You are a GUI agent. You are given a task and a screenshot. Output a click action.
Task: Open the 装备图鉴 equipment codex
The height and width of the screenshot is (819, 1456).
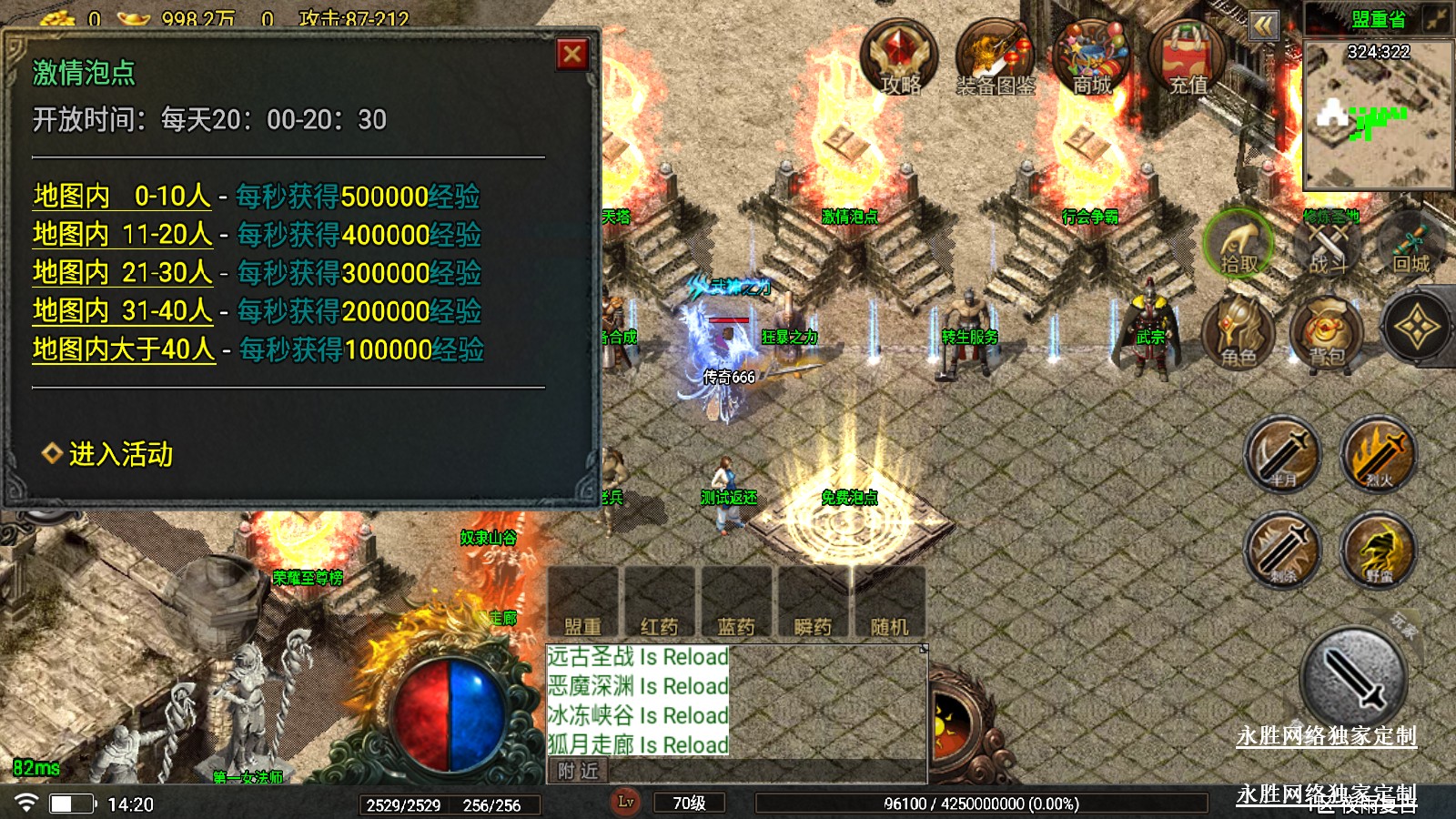click(x=996, y=58)
